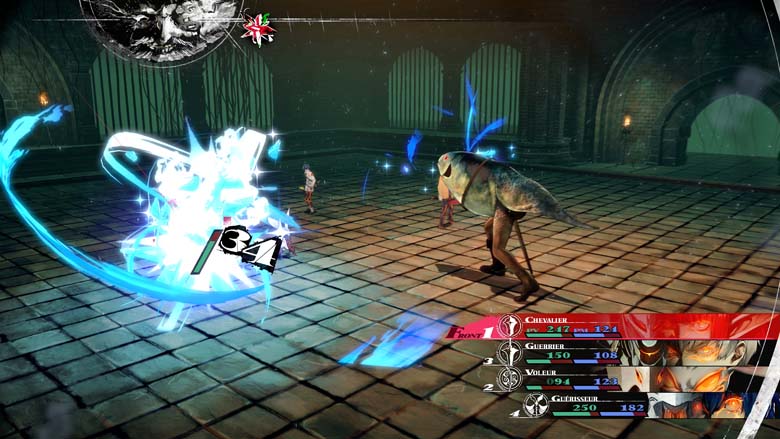Click the Chevalier archetype emblem icon

(x=509, y=326)
